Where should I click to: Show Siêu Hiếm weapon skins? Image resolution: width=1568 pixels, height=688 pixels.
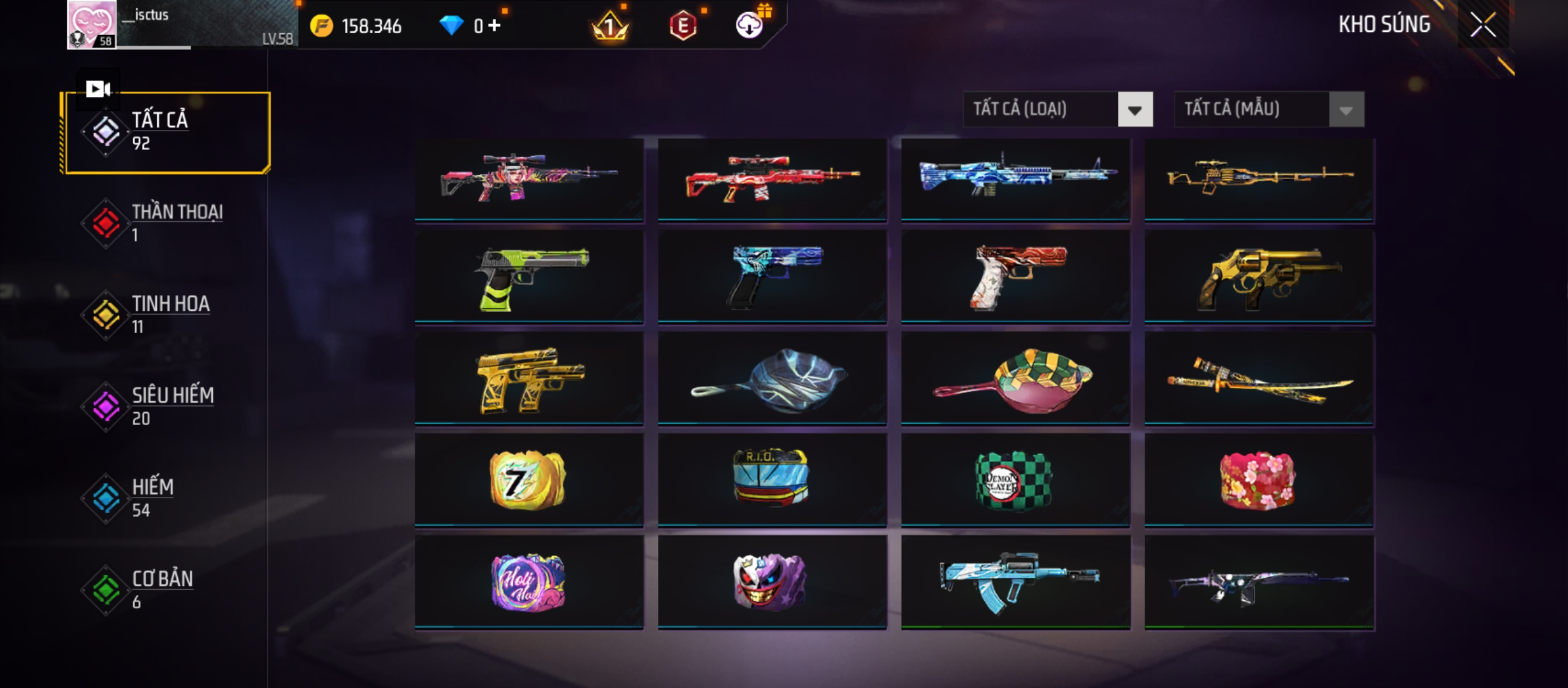(167, 406)
